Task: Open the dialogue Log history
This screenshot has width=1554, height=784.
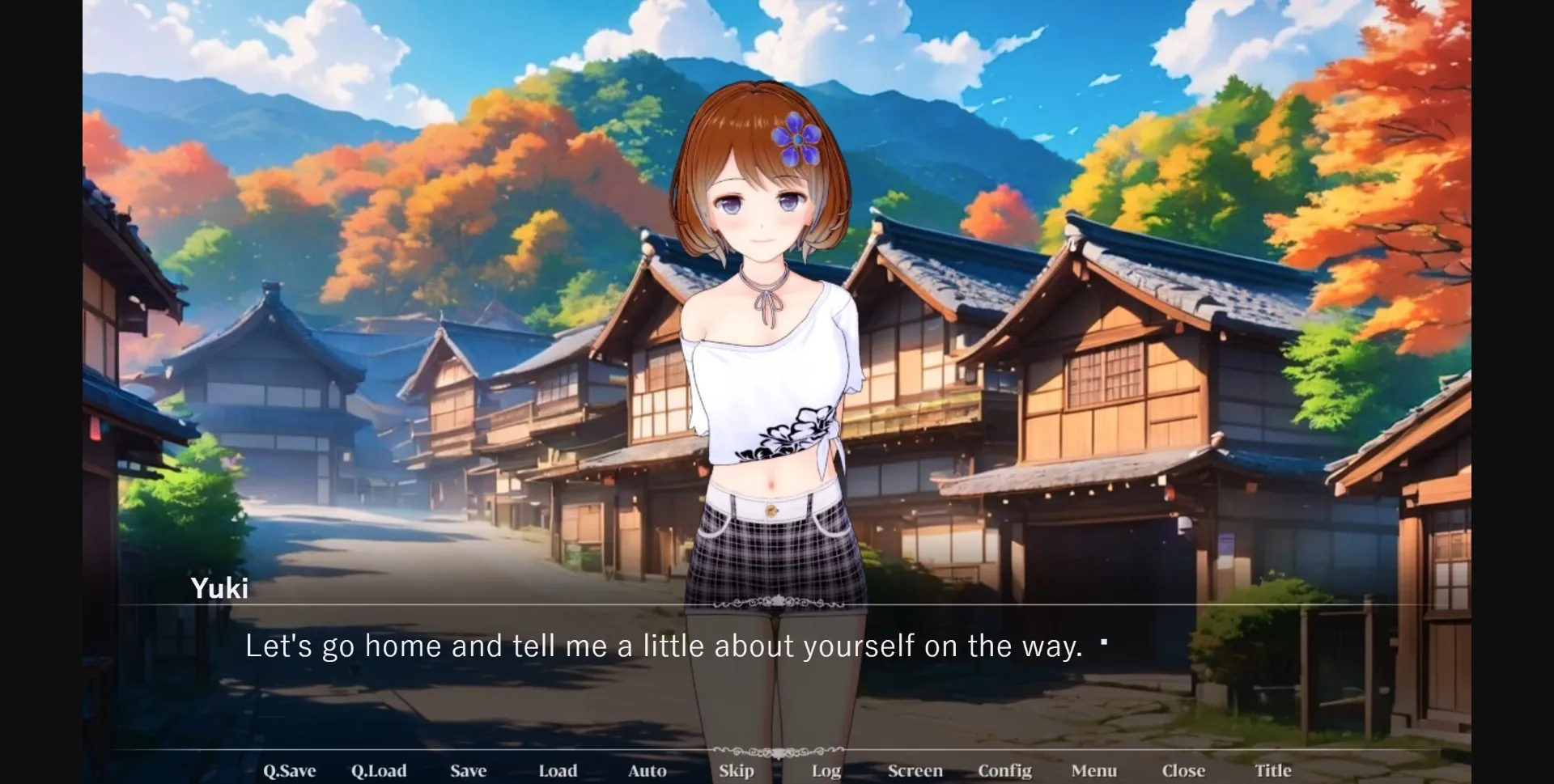Action: (x=825, y=771)
